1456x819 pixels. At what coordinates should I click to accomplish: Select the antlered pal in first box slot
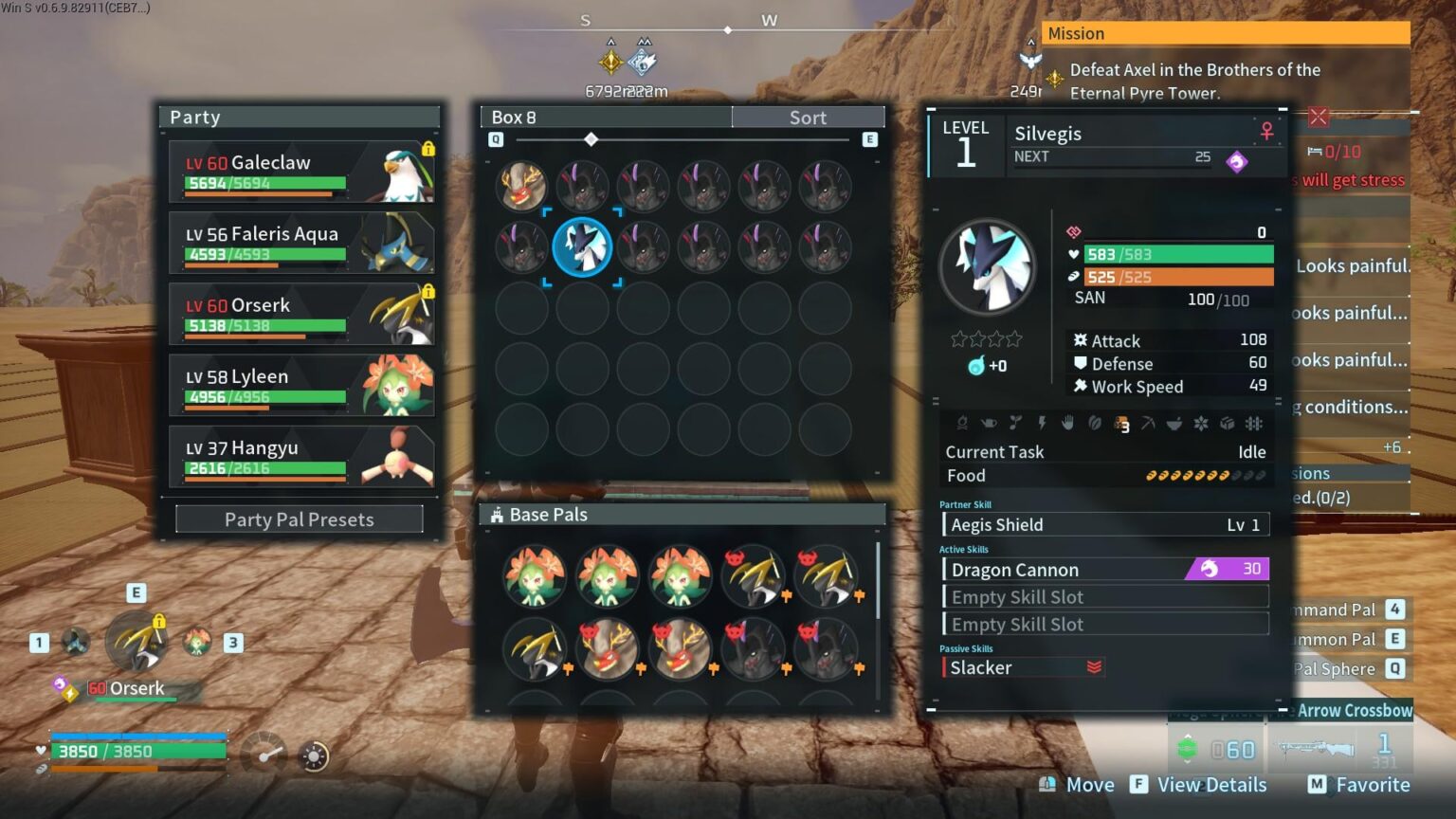(521, 186)
